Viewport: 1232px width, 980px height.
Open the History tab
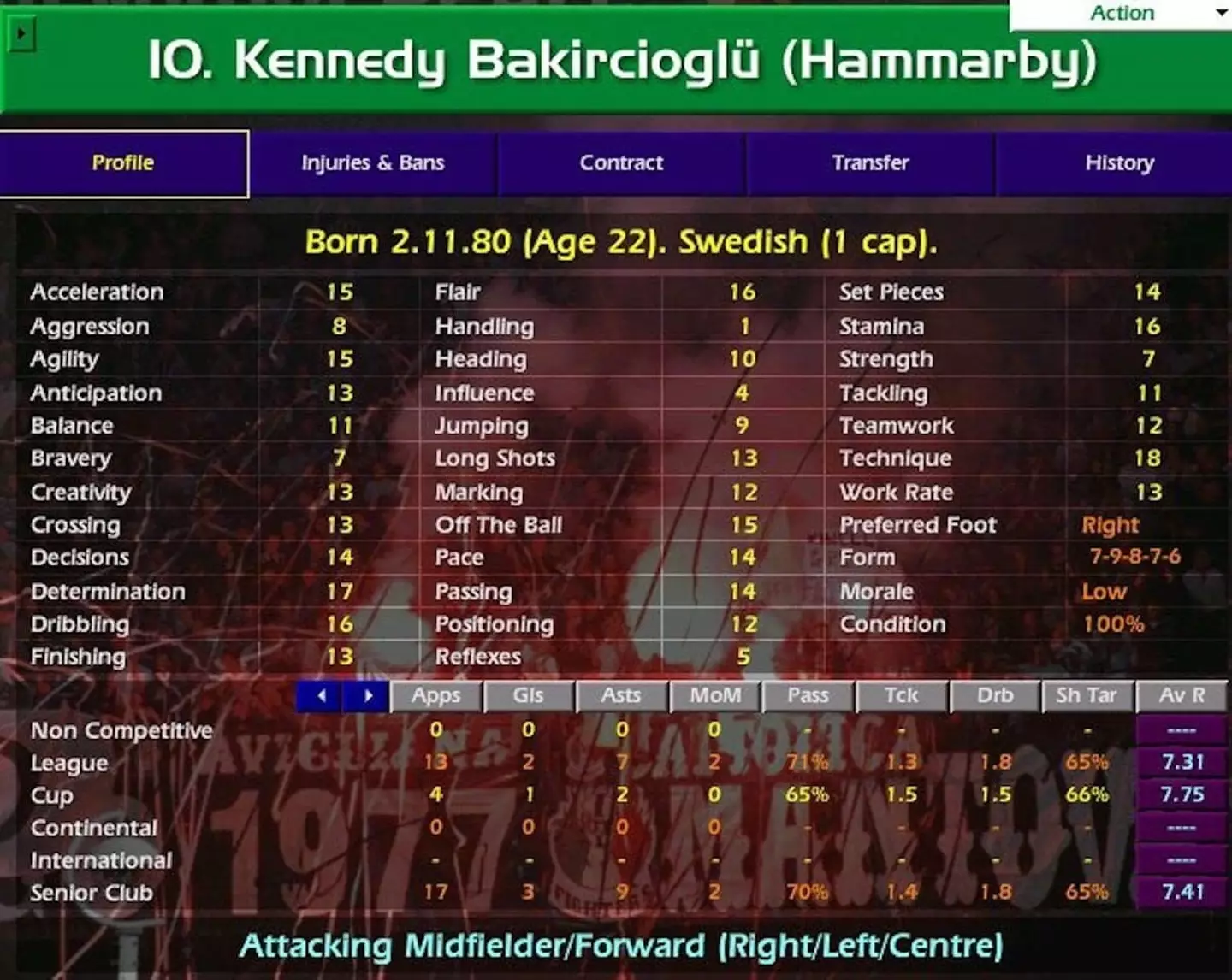[1120, 162]
